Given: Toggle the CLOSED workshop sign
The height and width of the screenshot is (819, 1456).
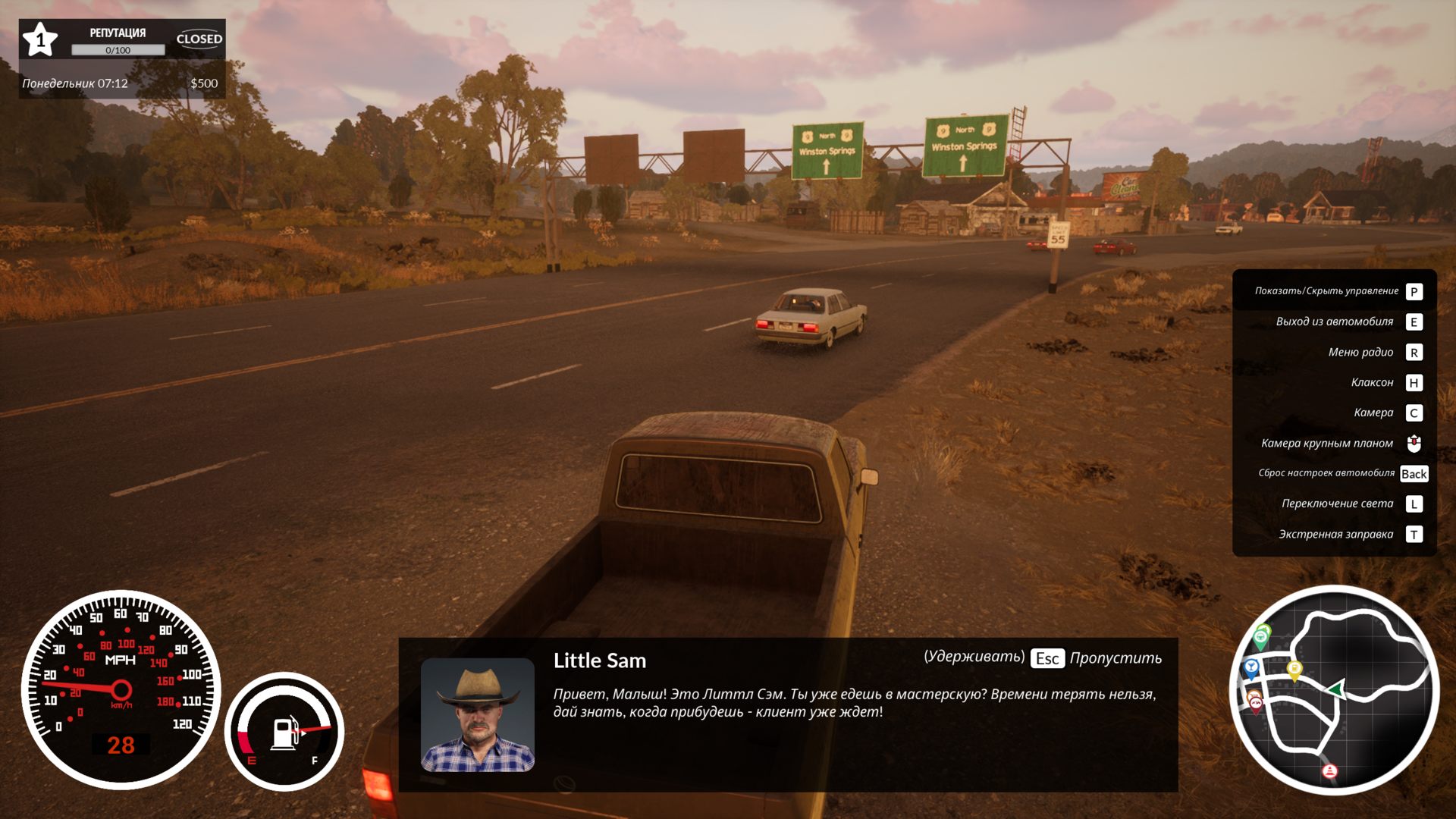Looking at the screenshot, I should 199,39.
